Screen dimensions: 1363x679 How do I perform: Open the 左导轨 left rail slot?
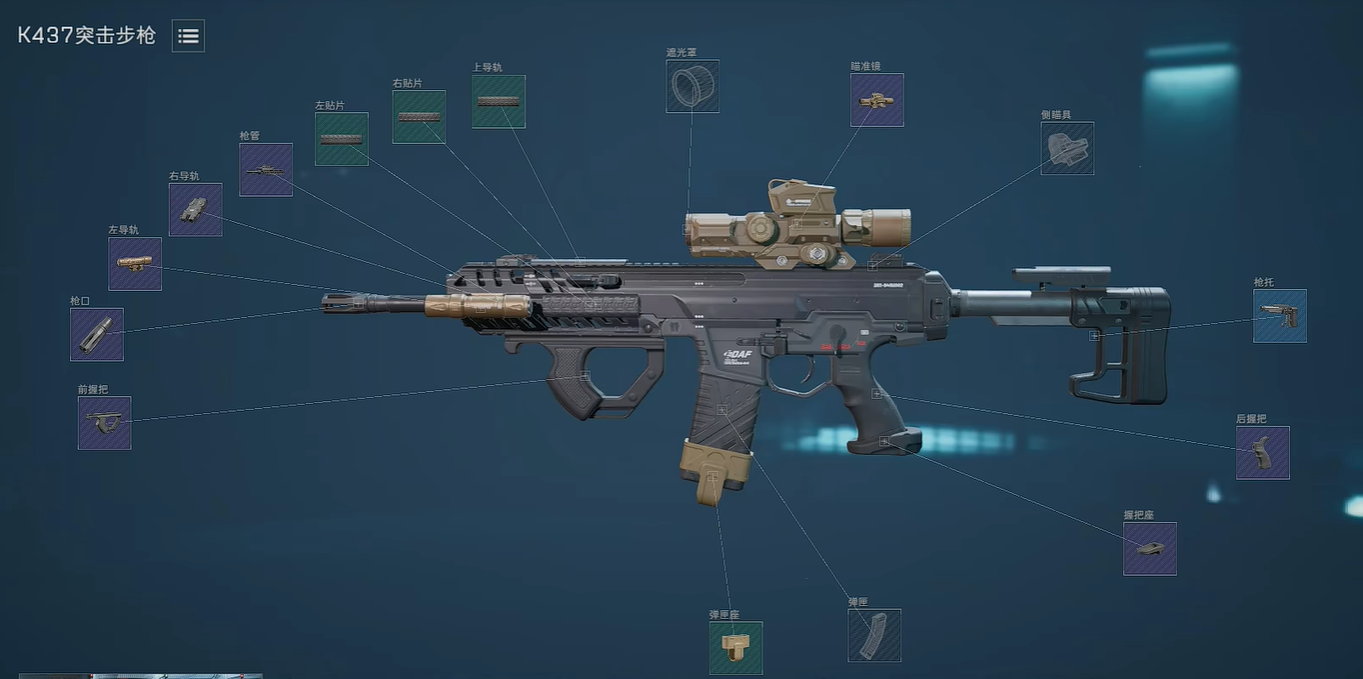click(135, 264)
